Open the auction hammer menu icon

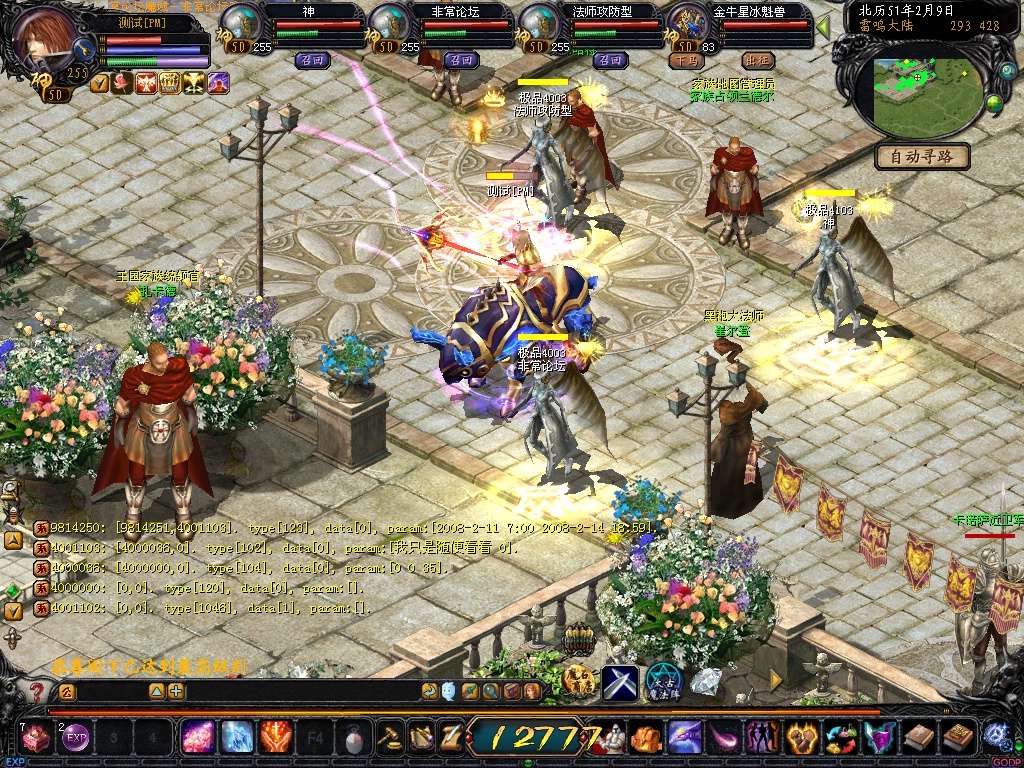click(389, 738)
